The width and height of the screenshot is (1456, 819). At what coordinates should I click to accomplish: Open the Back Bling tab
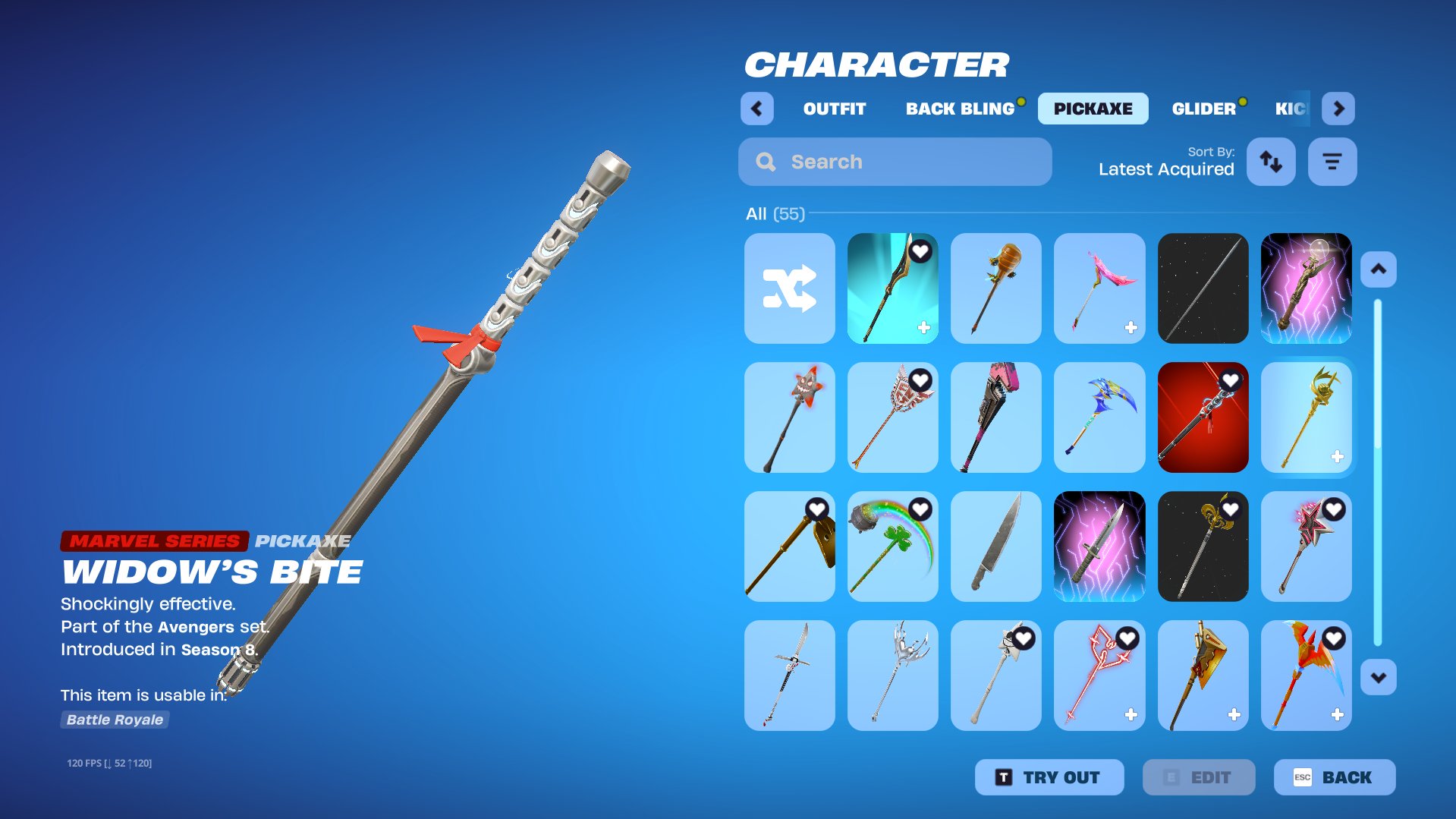(960, 109)
